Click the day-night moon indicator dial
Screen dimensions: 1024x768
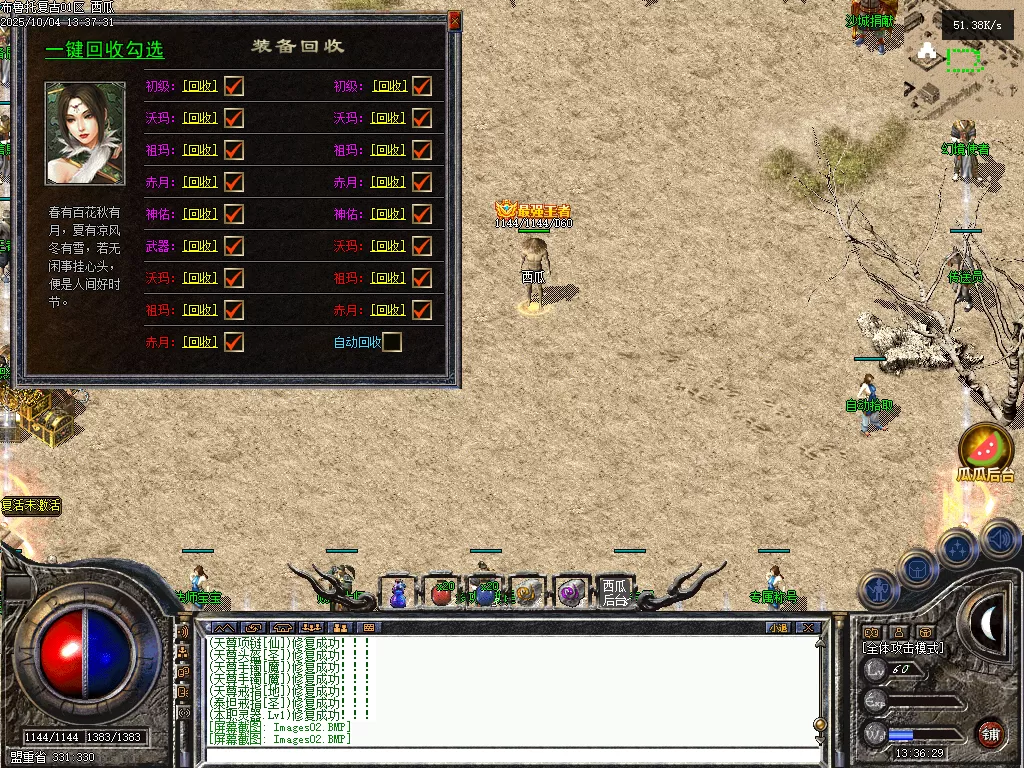click(x=988, y=624)
